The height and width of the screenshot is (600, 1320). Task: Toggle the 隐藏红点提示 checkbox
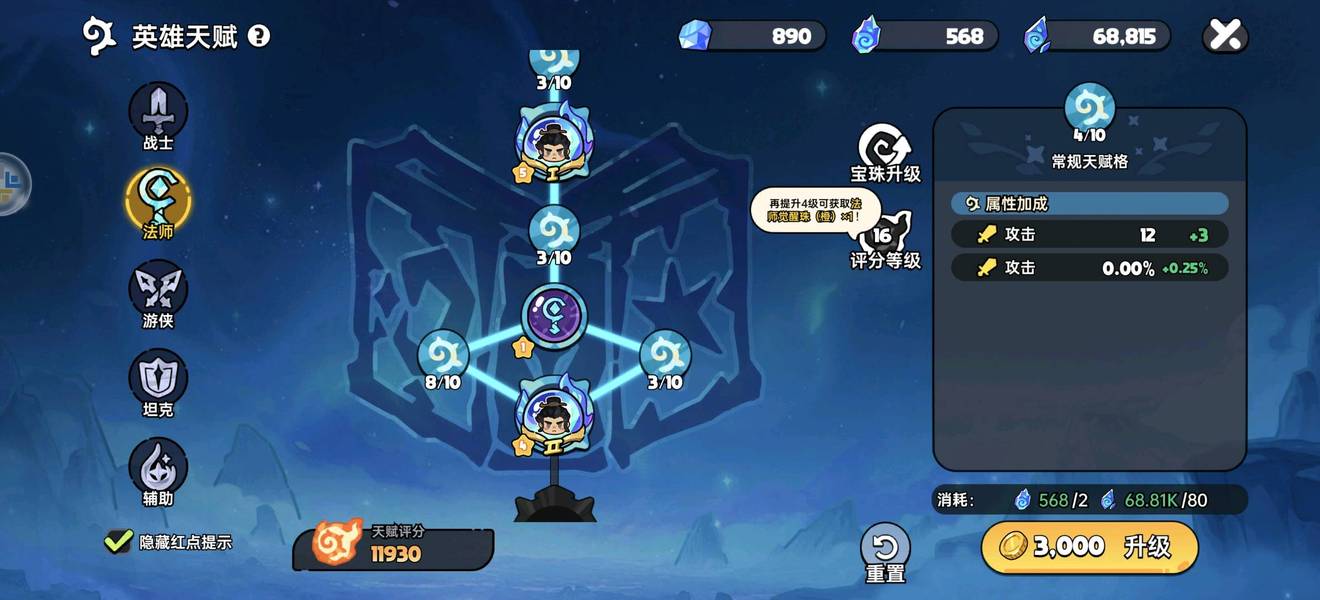pos(118,541)
